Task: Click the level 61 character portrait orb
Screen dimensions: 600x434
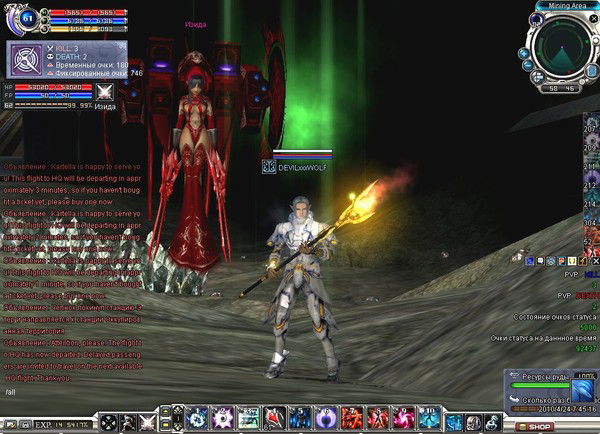Action: click(26, 17)
